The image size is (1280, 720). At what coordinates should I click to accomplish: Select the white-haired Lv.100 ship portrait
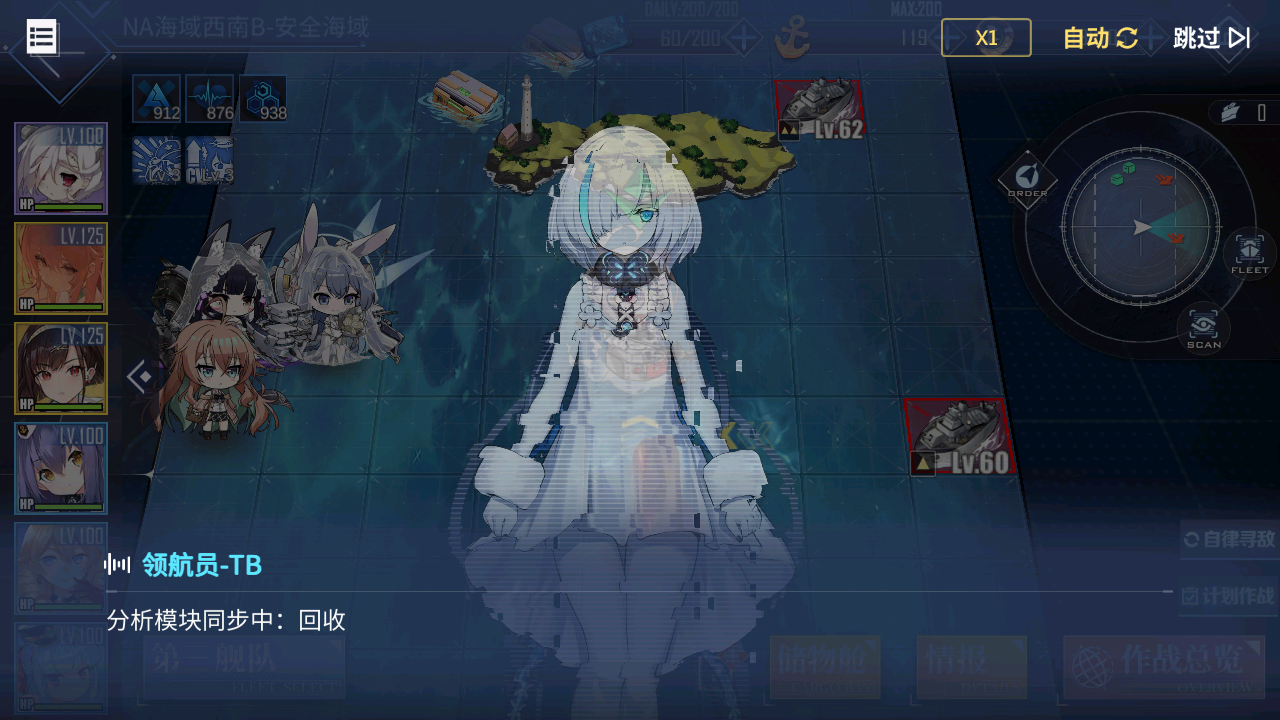click(61, 168)
